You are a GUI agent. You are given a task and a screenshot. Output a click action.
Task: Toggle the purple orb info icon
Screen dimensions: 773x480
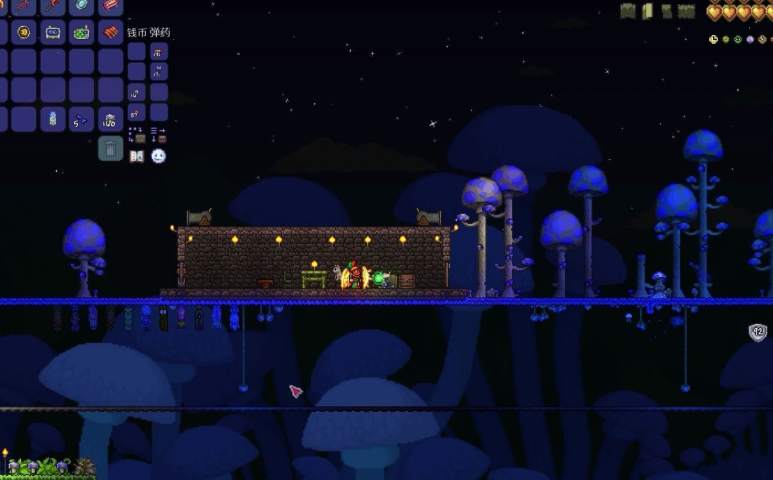click(750, 40)
